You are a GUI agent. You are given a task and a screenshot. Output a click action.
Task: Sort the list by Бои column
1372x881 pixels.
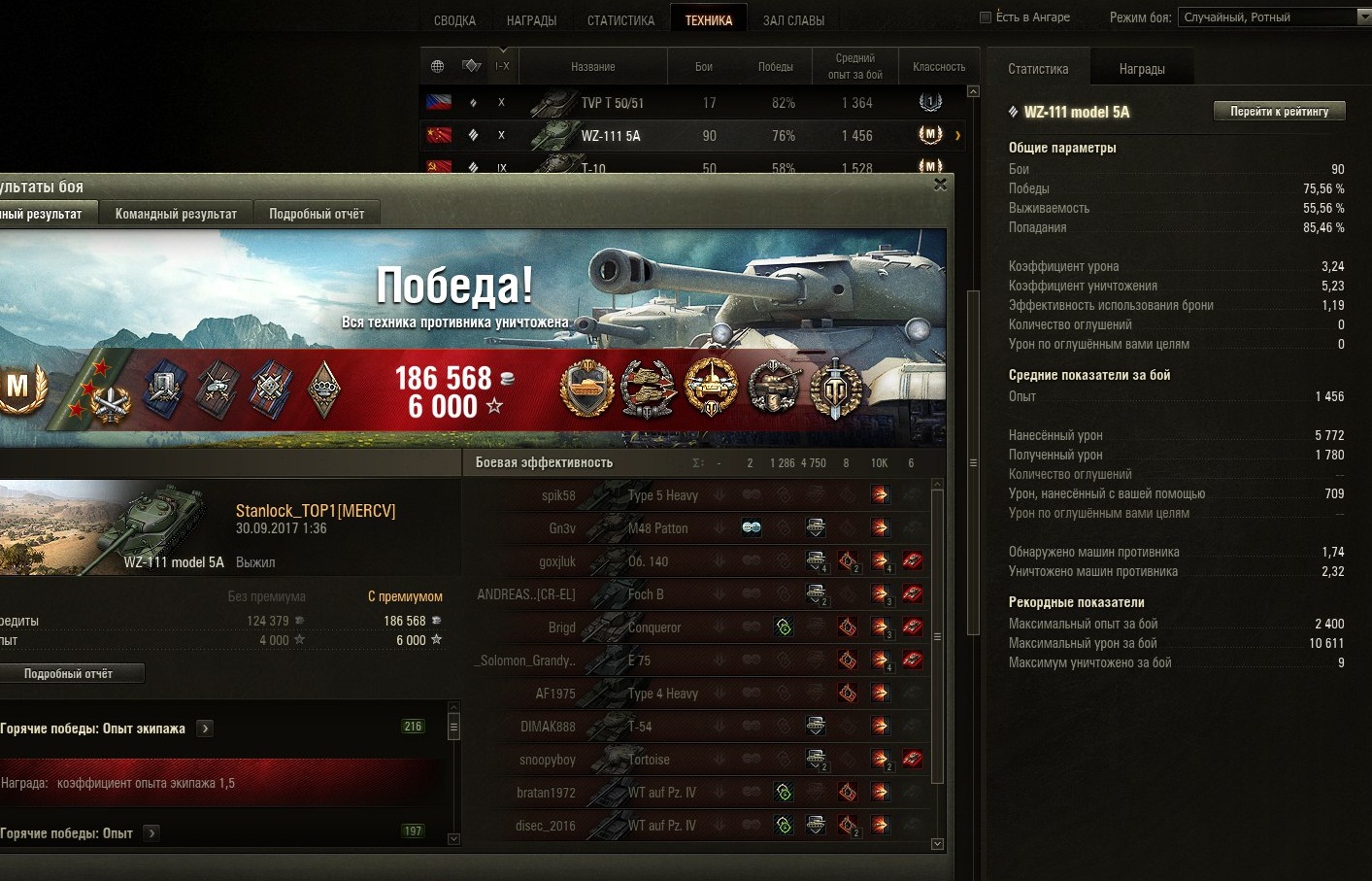pos(704,67)
